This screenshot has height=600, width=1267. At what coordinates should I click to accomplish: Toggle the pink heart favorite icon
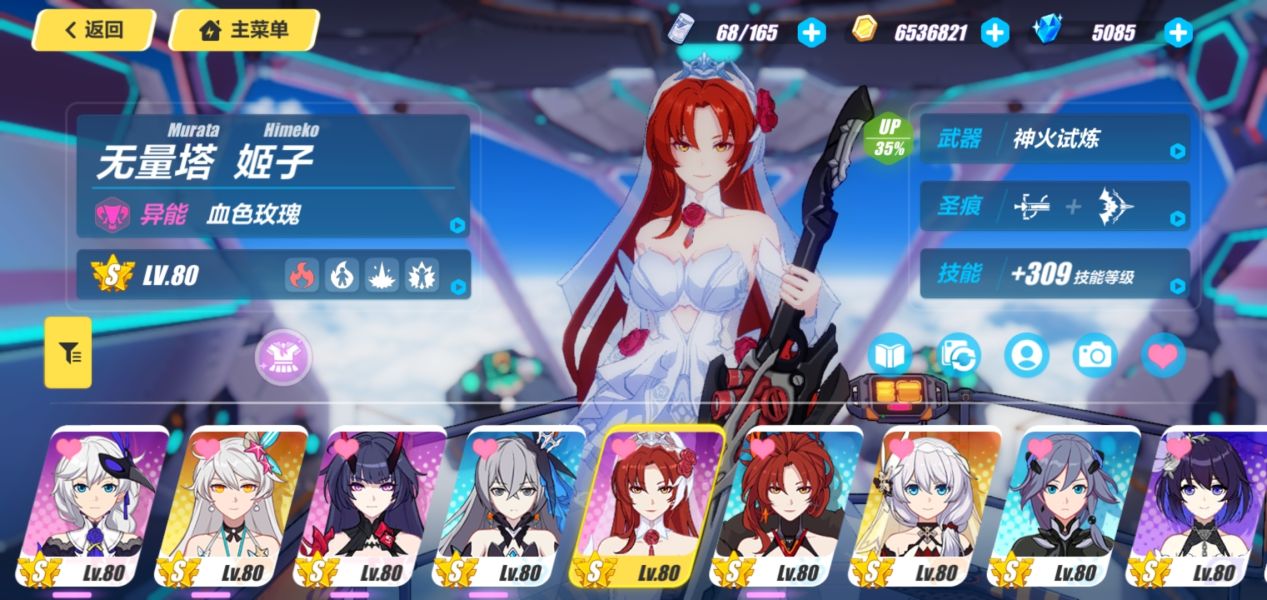(x=1163, y=354)
